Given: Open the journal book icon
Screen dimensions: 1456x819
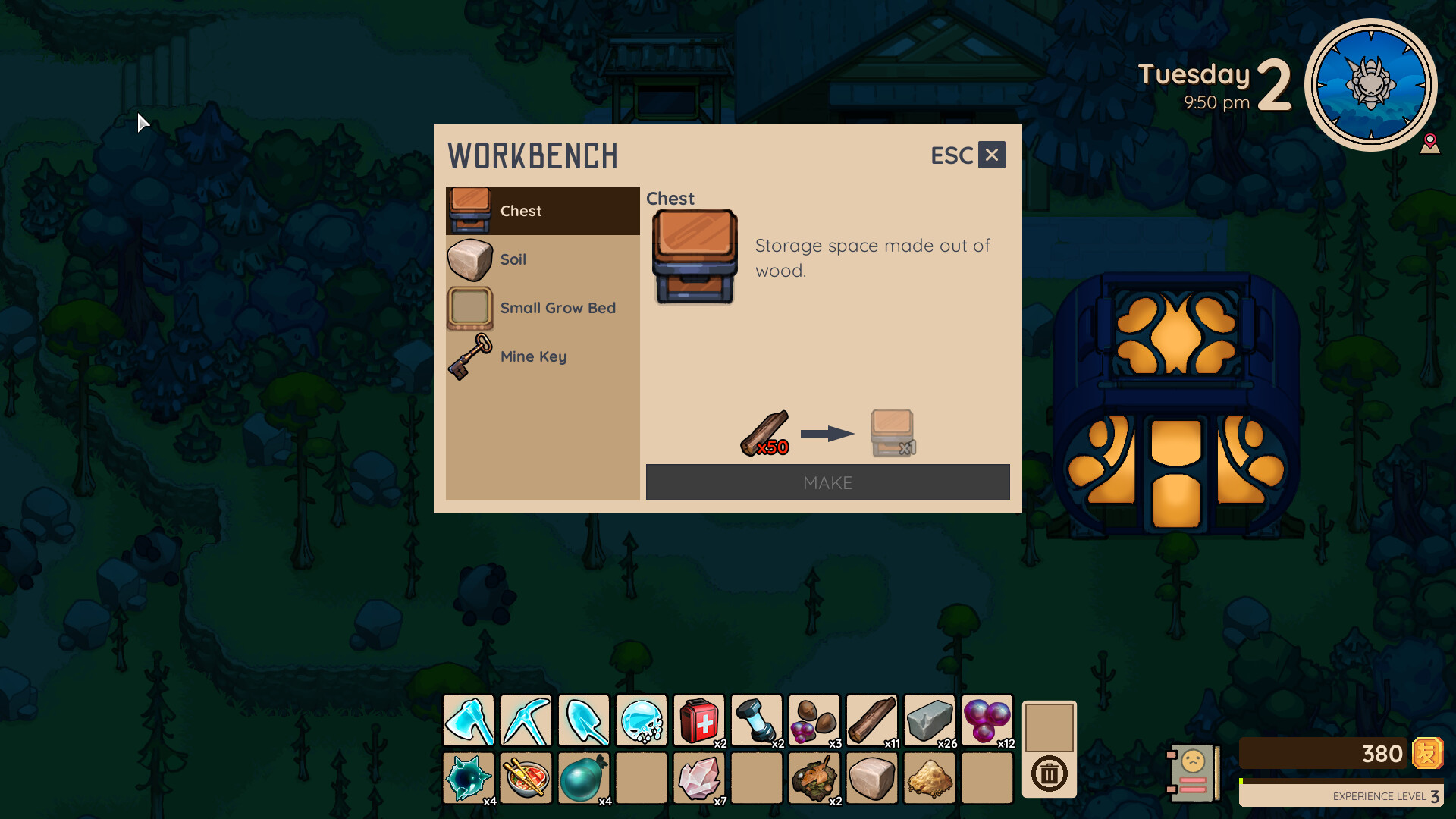Looking at the screenshot, I should [1191, 771].
